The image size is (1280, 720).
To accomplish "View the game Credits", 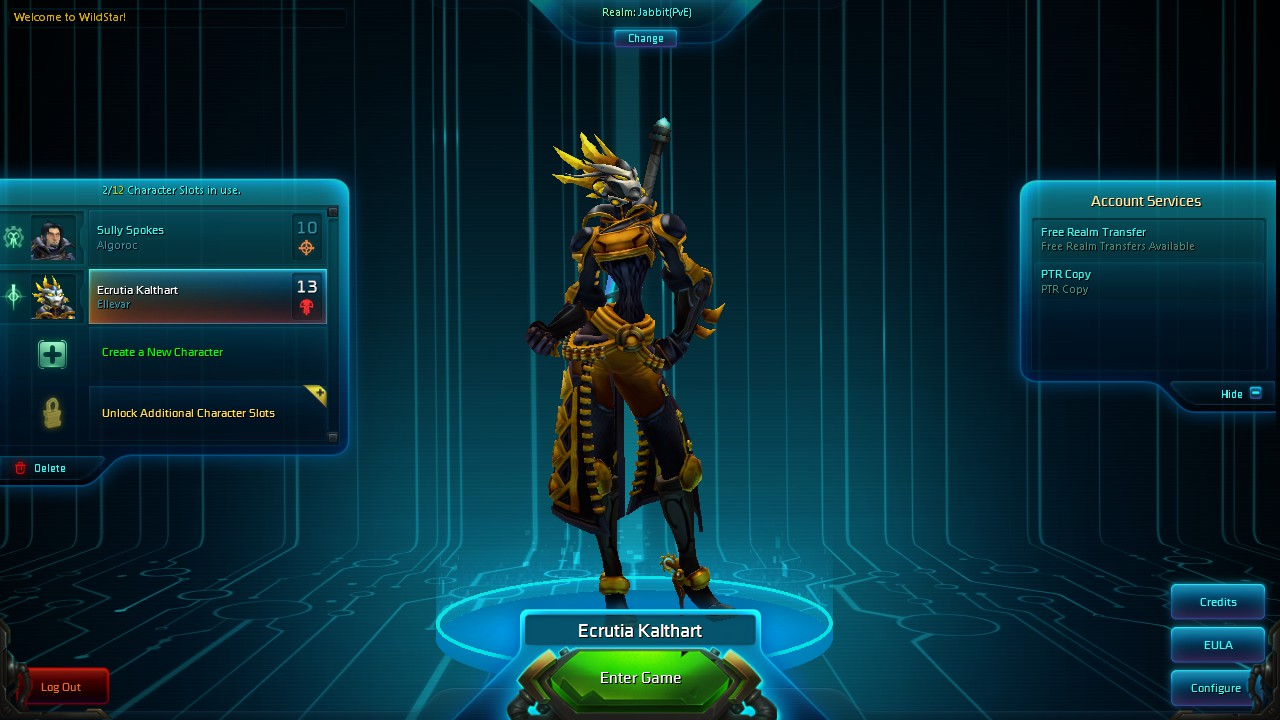I will coord(1218,602).
